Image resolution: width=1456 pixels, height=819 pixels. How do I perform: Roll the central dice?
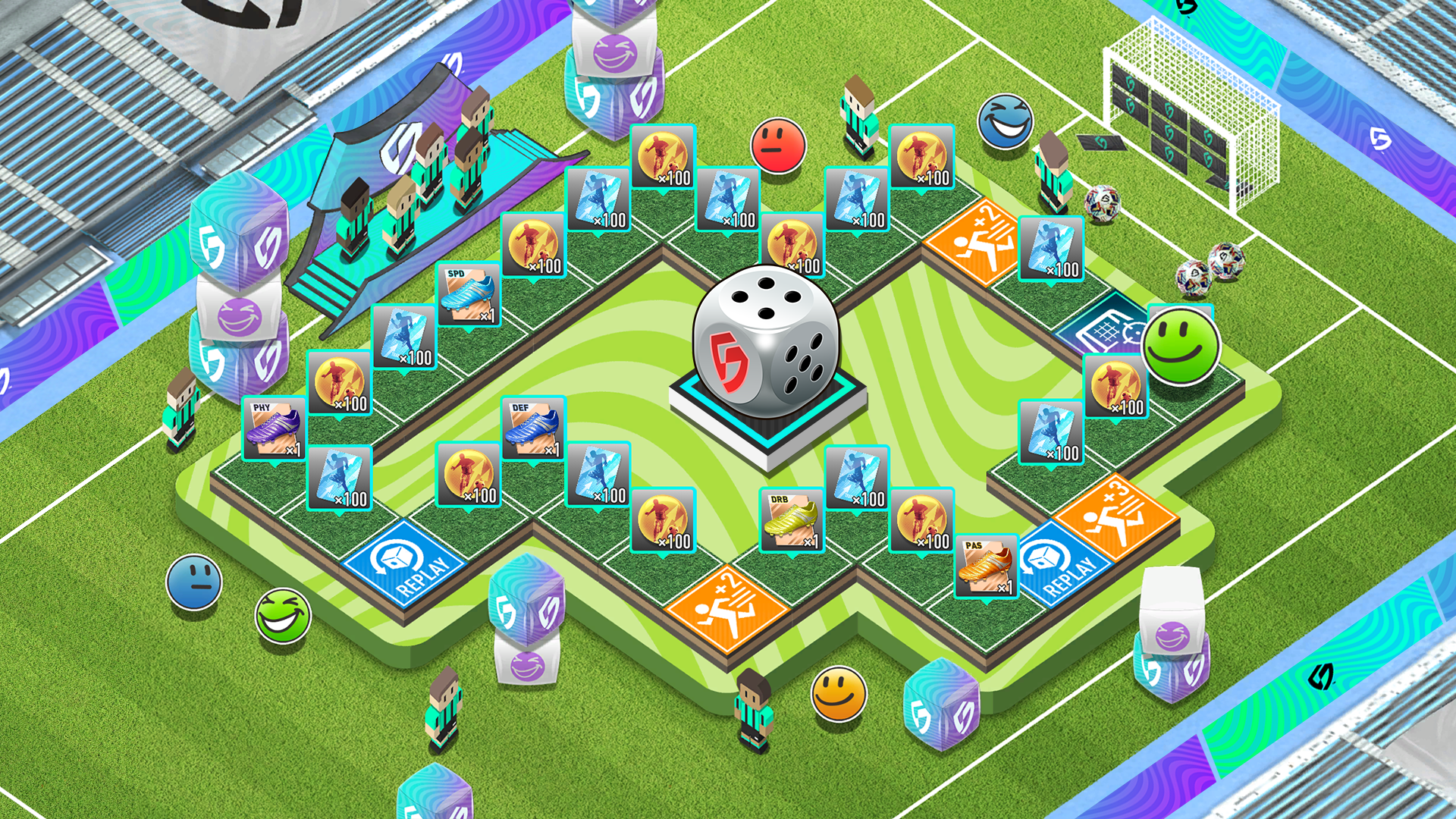(x=766, y=341)
